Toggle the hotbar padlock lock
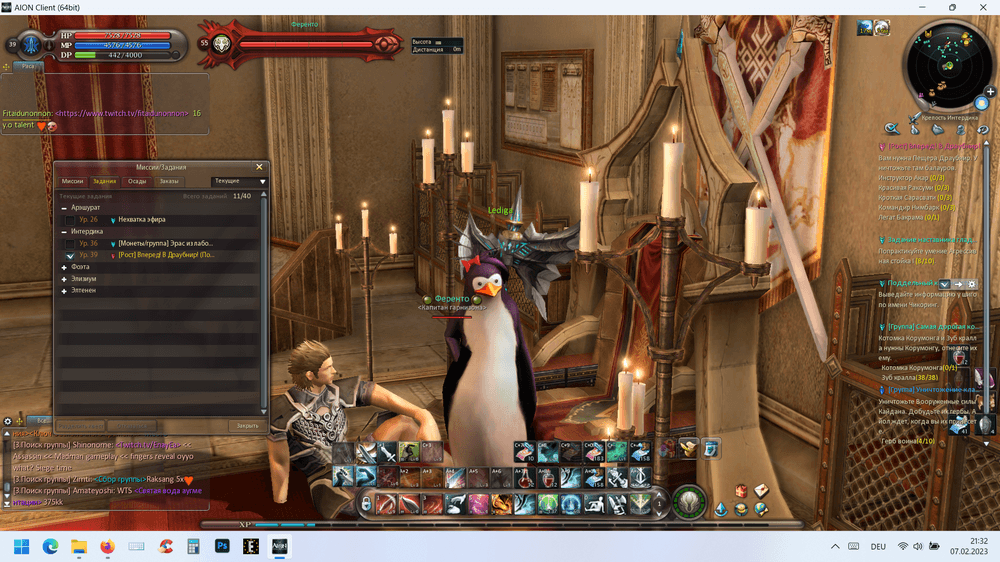1000x562 pixels. tap(367, 503)
